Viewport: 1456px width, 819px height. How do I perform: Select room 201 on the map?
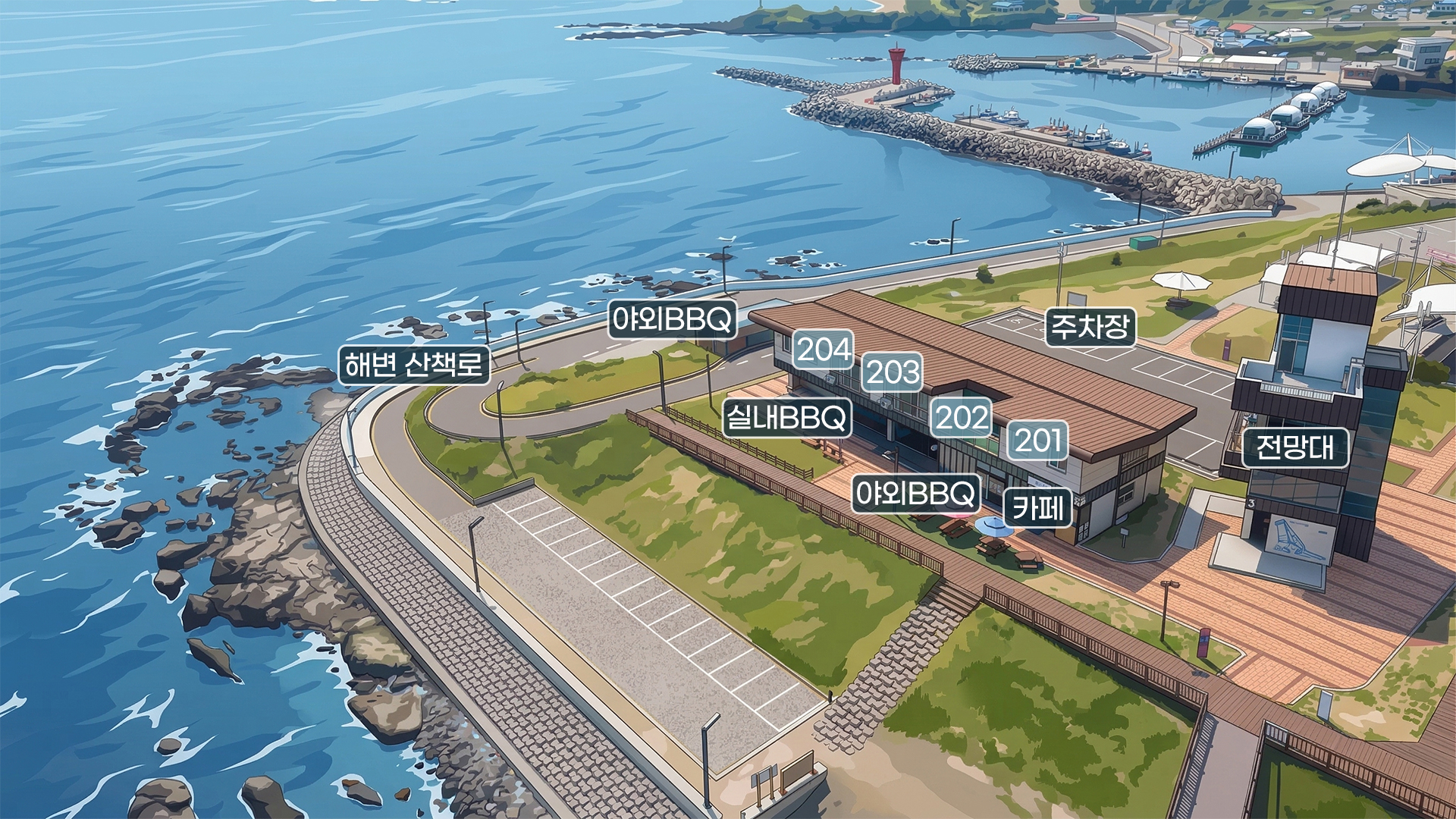click(1037, 441)
